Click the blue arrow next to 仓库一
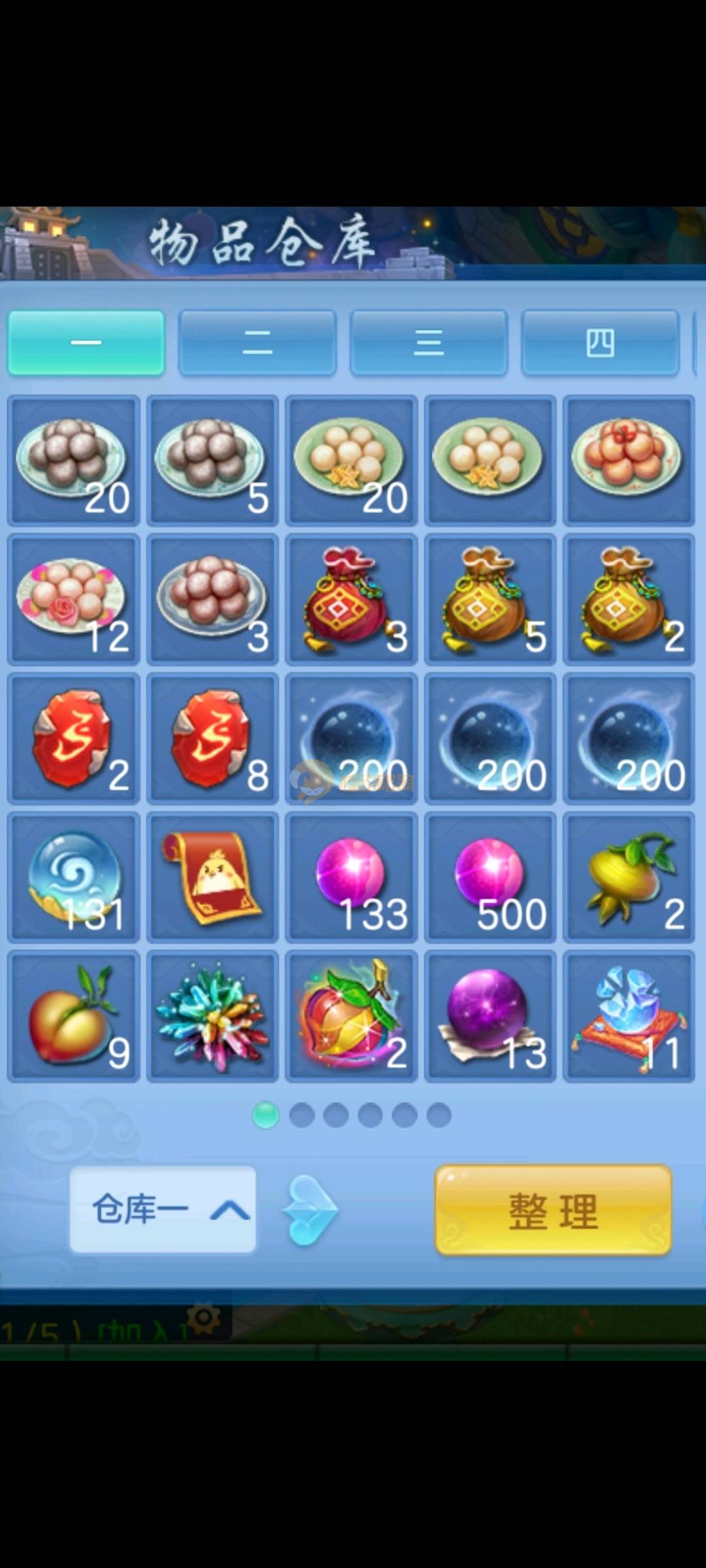This screenshot has height=1568, width=706. pos(310,1211)
